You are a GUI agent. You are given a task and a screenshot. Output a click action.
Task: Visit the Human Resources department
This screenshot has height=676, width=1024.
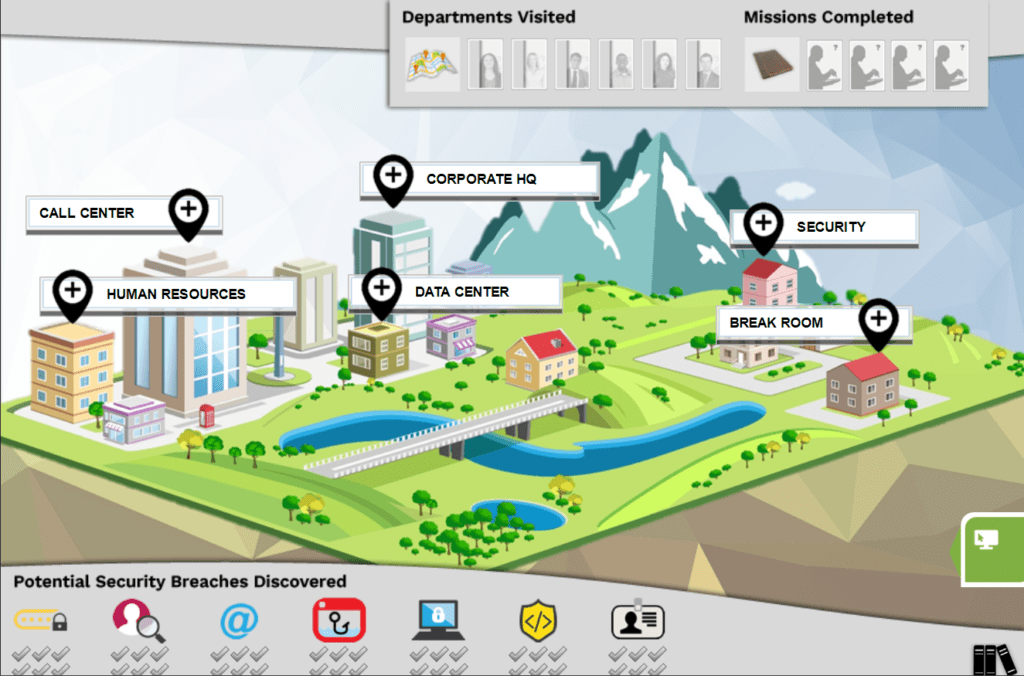[72, 292]
